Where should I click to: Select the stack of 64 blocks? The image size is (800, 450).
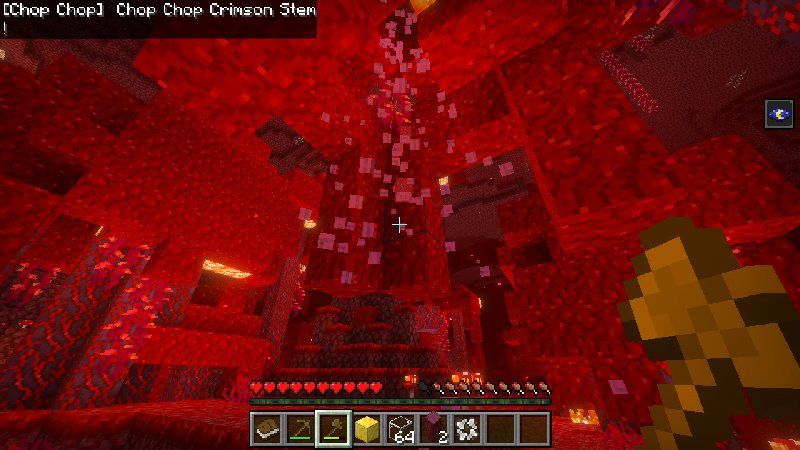(x=401, y=428)
